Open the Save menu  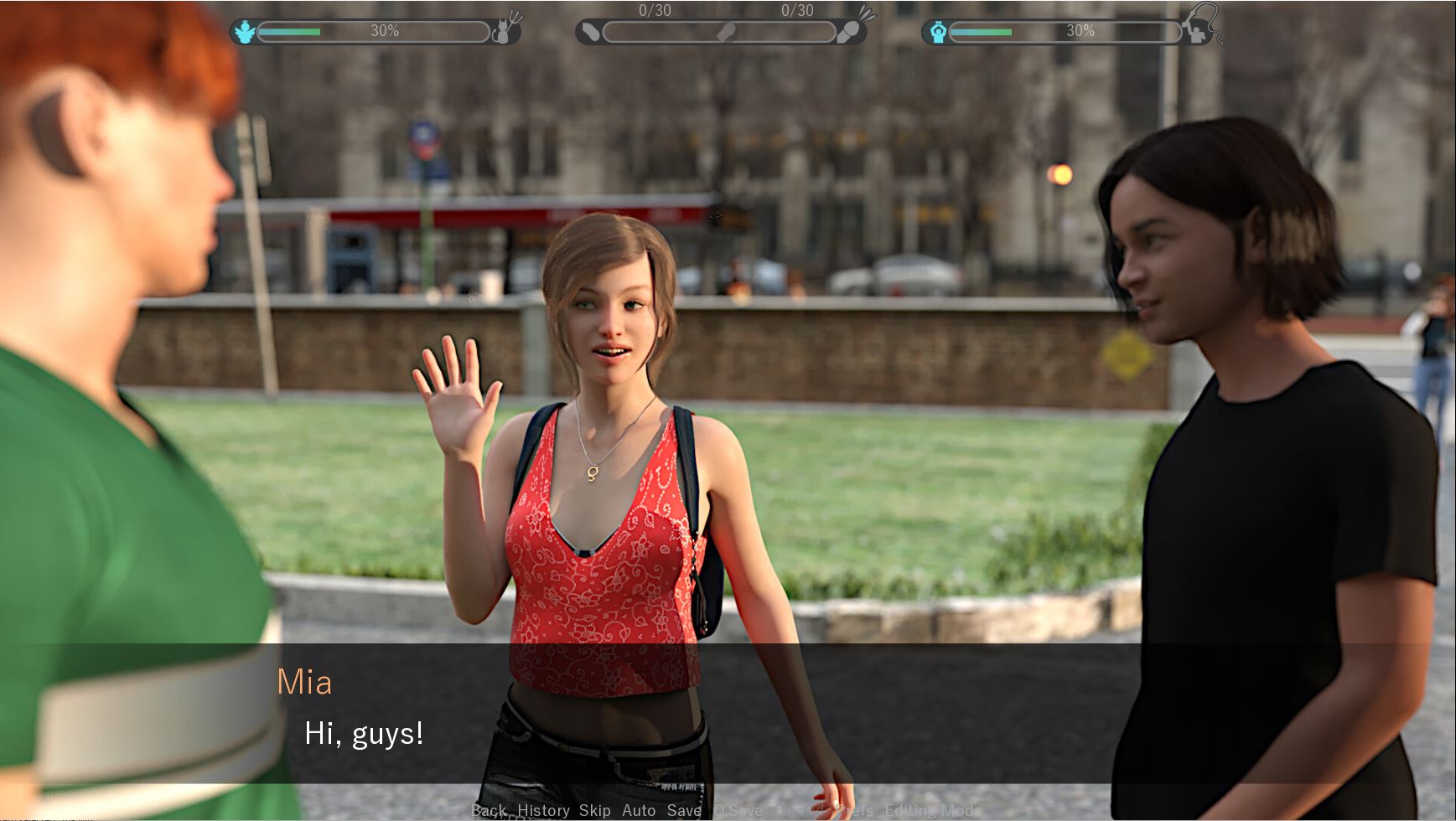click(x=684, y=810)
